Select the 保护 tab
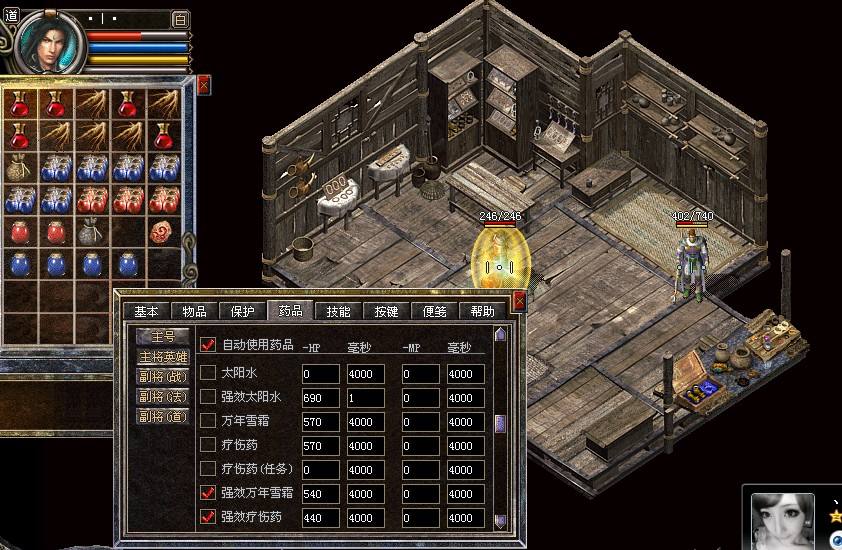 tap(242, 312)
